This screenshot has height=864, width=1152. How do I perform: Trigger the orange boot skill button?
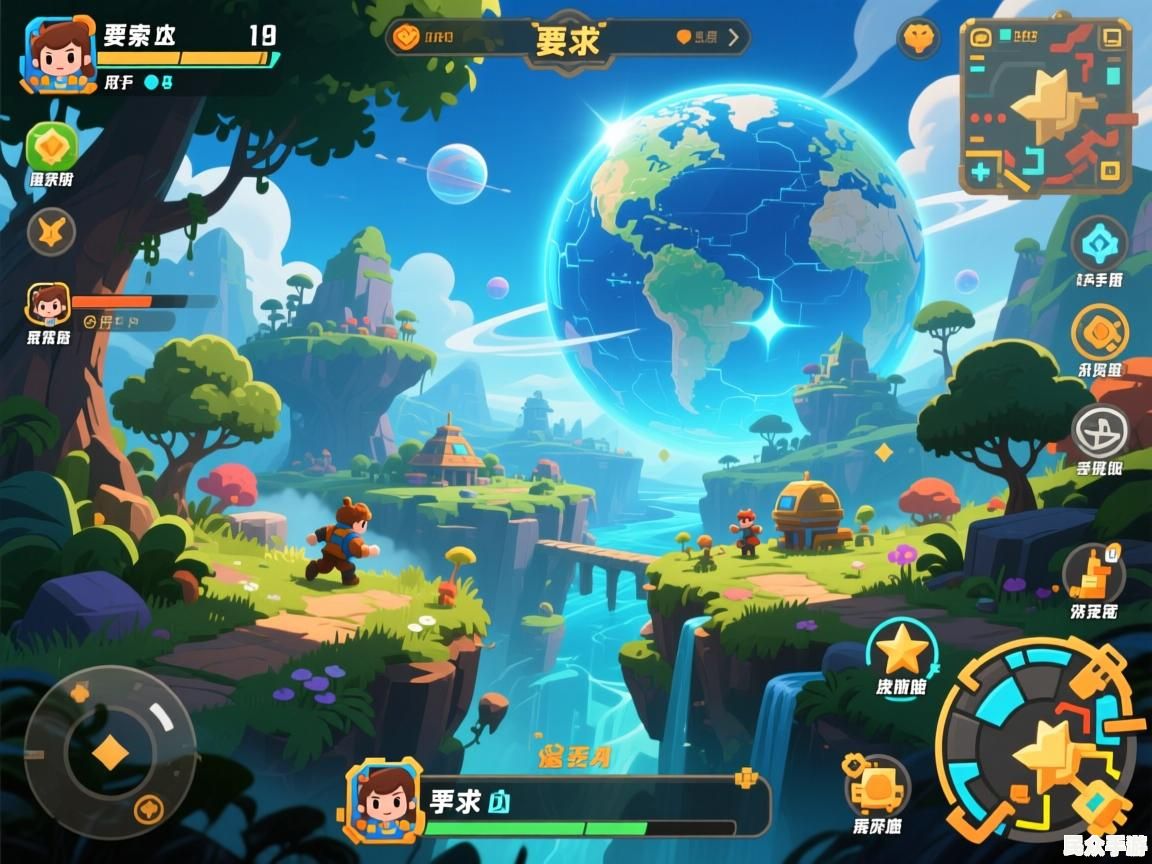coord(1093,573)
